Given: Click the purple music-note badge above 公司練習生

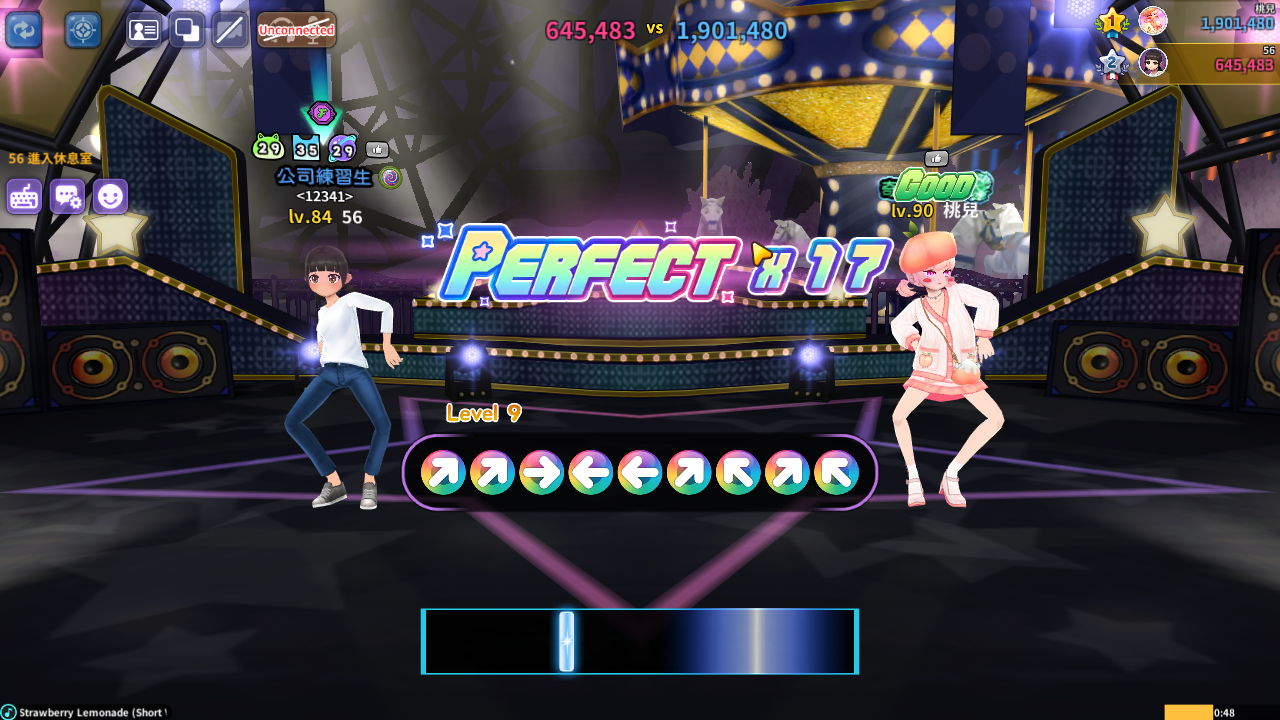Looking at the screenshot, I should (320, 112).
